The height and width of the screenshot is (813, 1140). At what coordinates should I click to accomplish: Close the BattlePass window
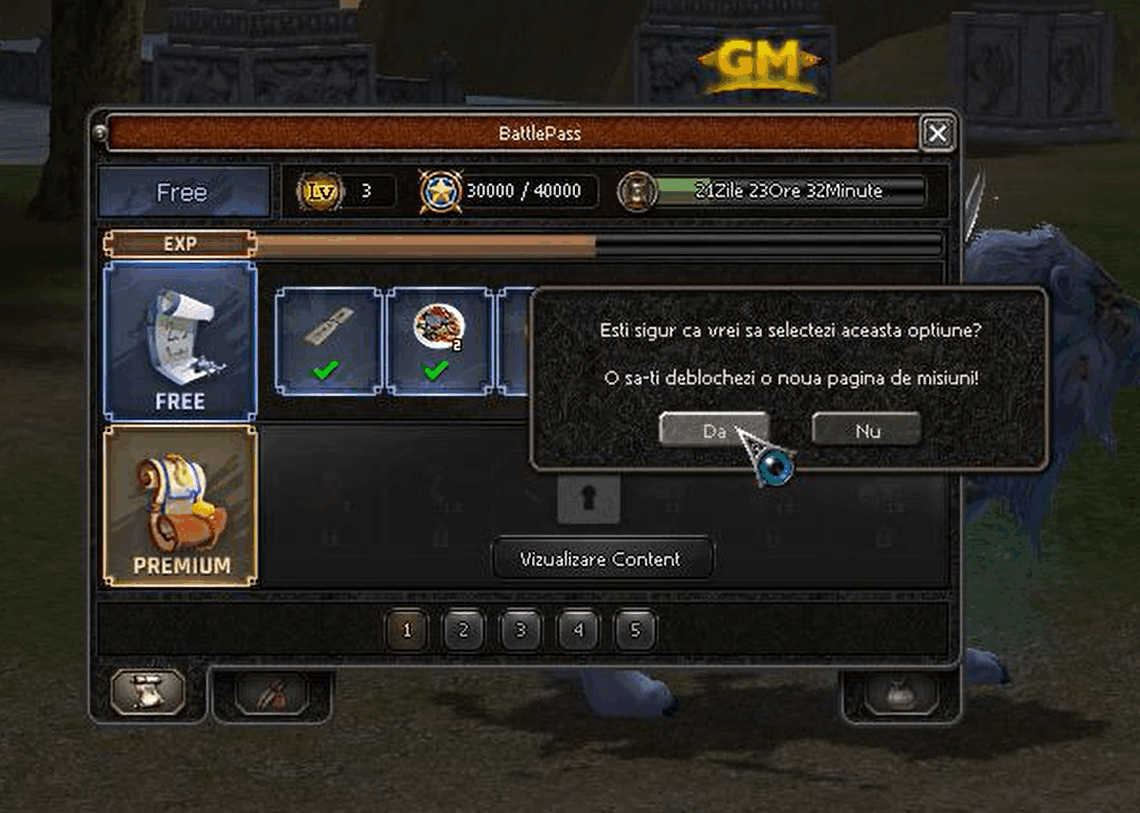click(936, 133)
